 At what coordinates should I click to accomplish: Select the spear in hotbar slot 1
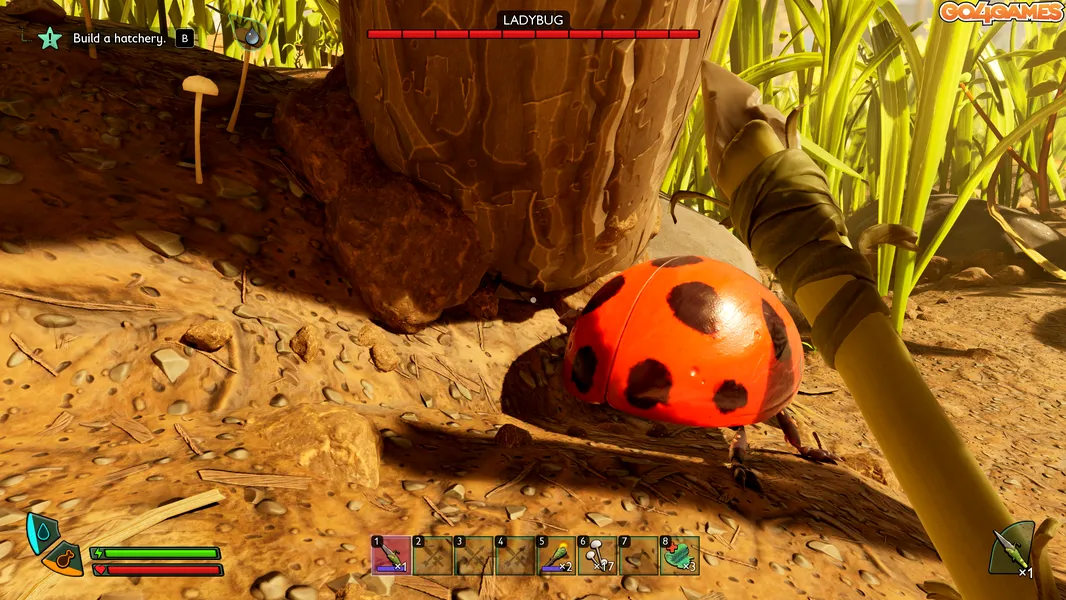[x=391, y=556]
